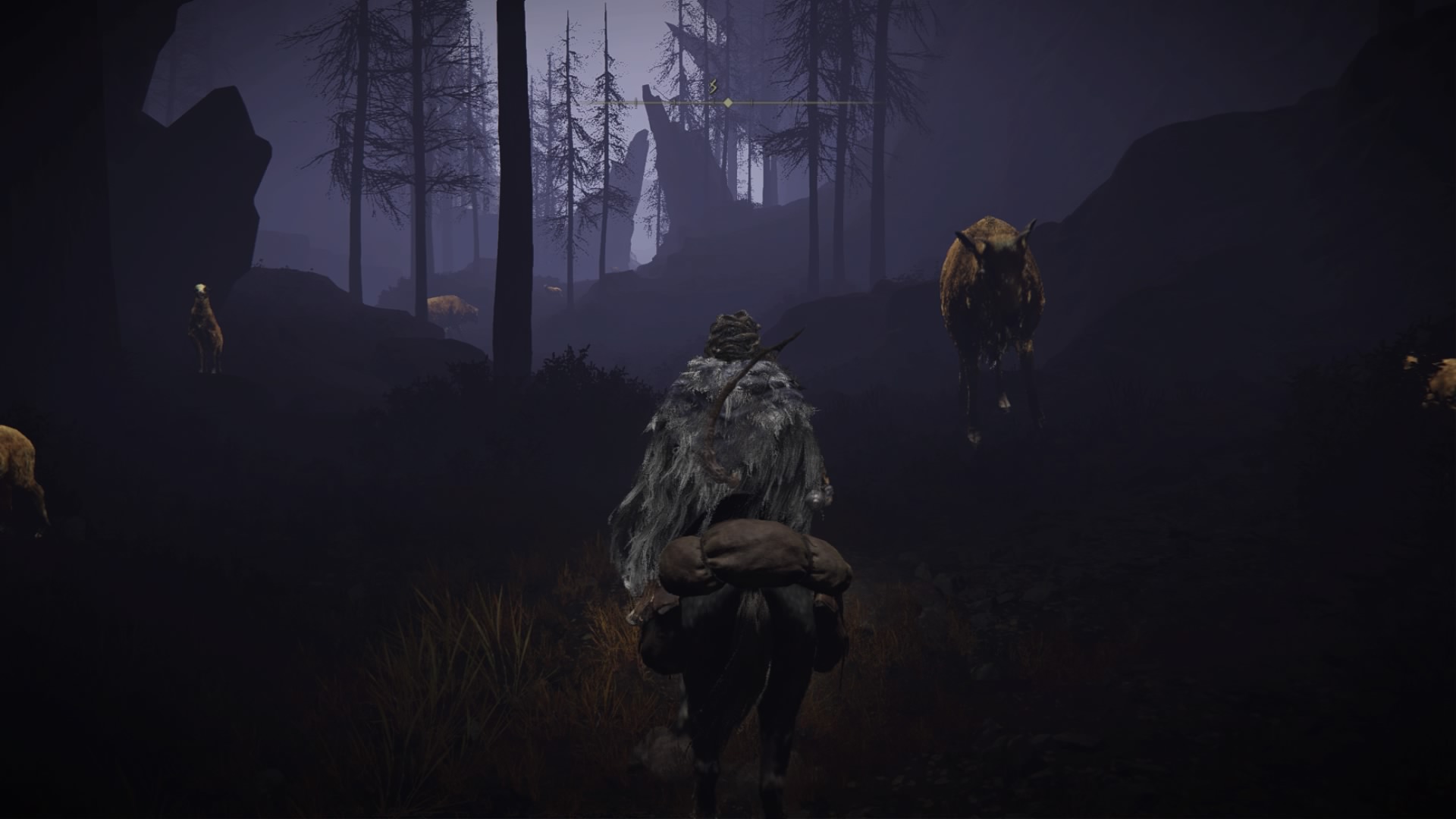Click the compass bar's diamond center marker
Screen dimensions: 1456x819
pyautogui.click(x=728, y=102)
